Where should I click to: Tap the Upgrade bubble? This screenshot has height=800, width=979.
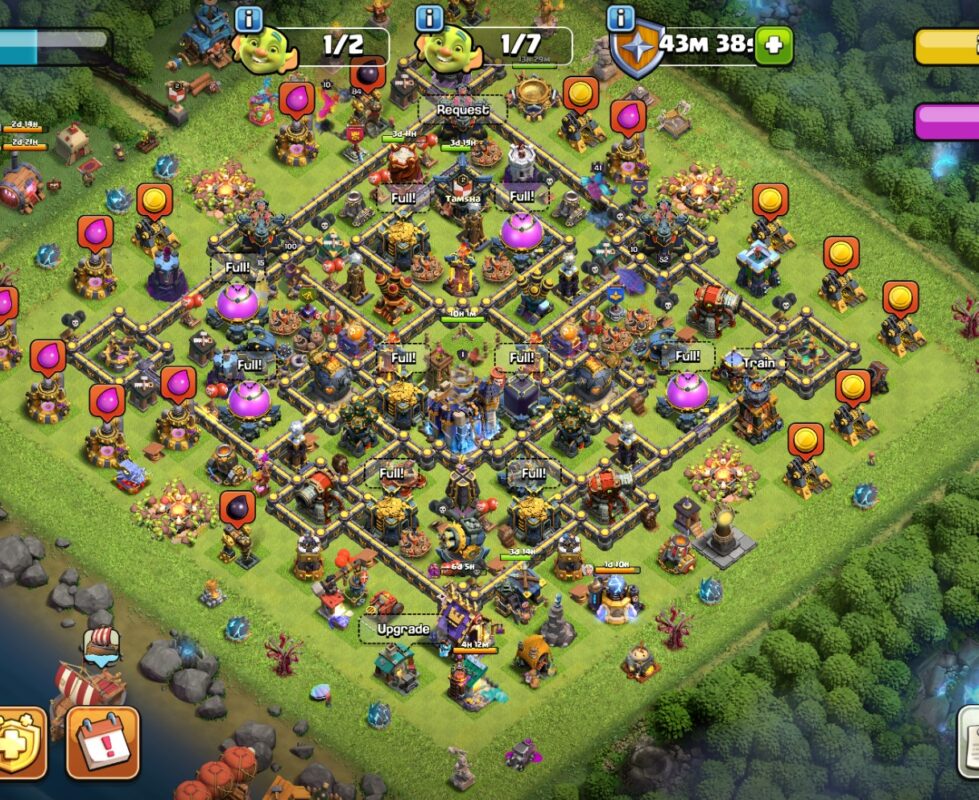pyautogui.click(x=402, y=629)
